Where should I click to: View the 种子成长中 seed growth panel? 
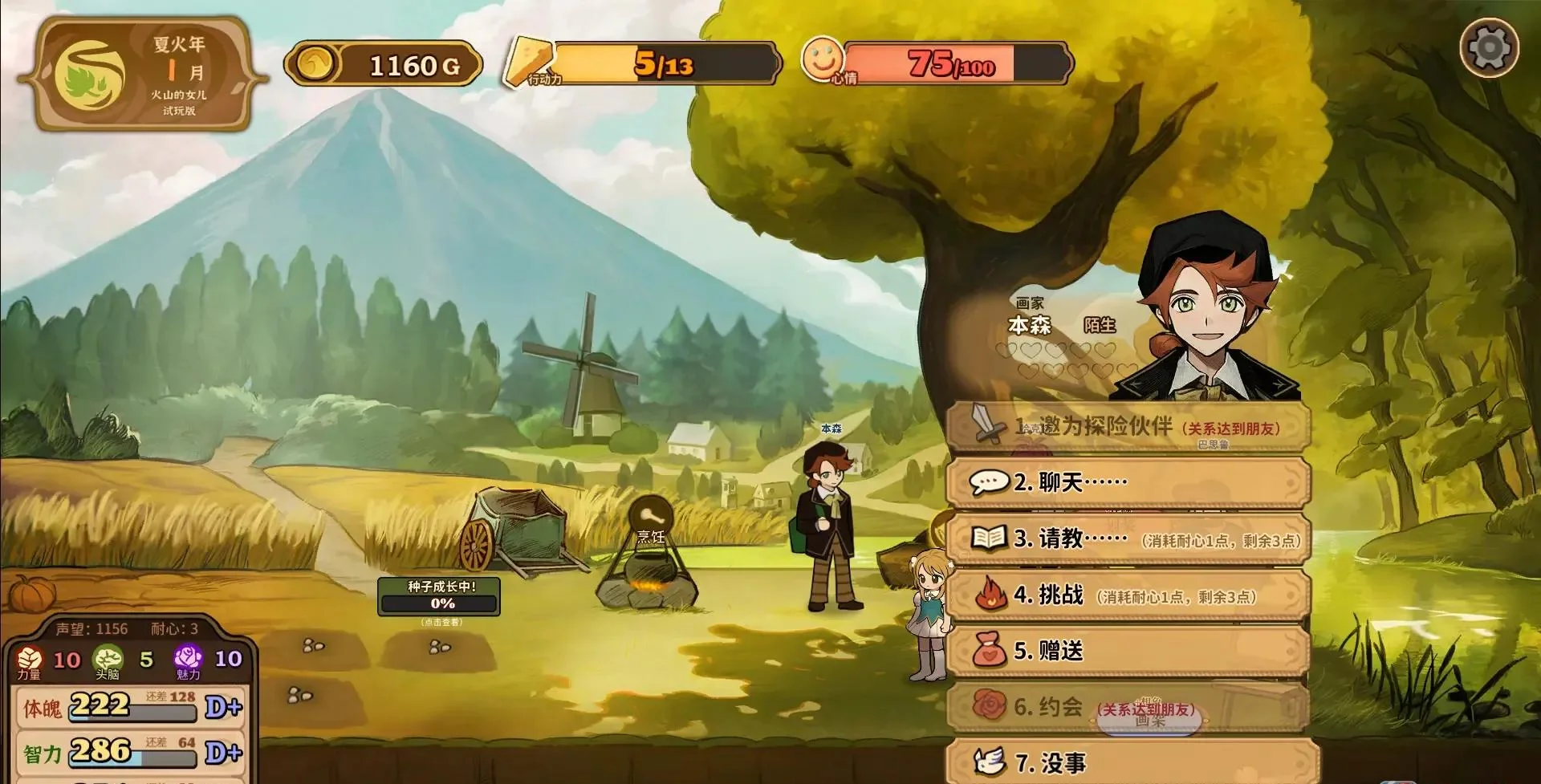point(439,596)
